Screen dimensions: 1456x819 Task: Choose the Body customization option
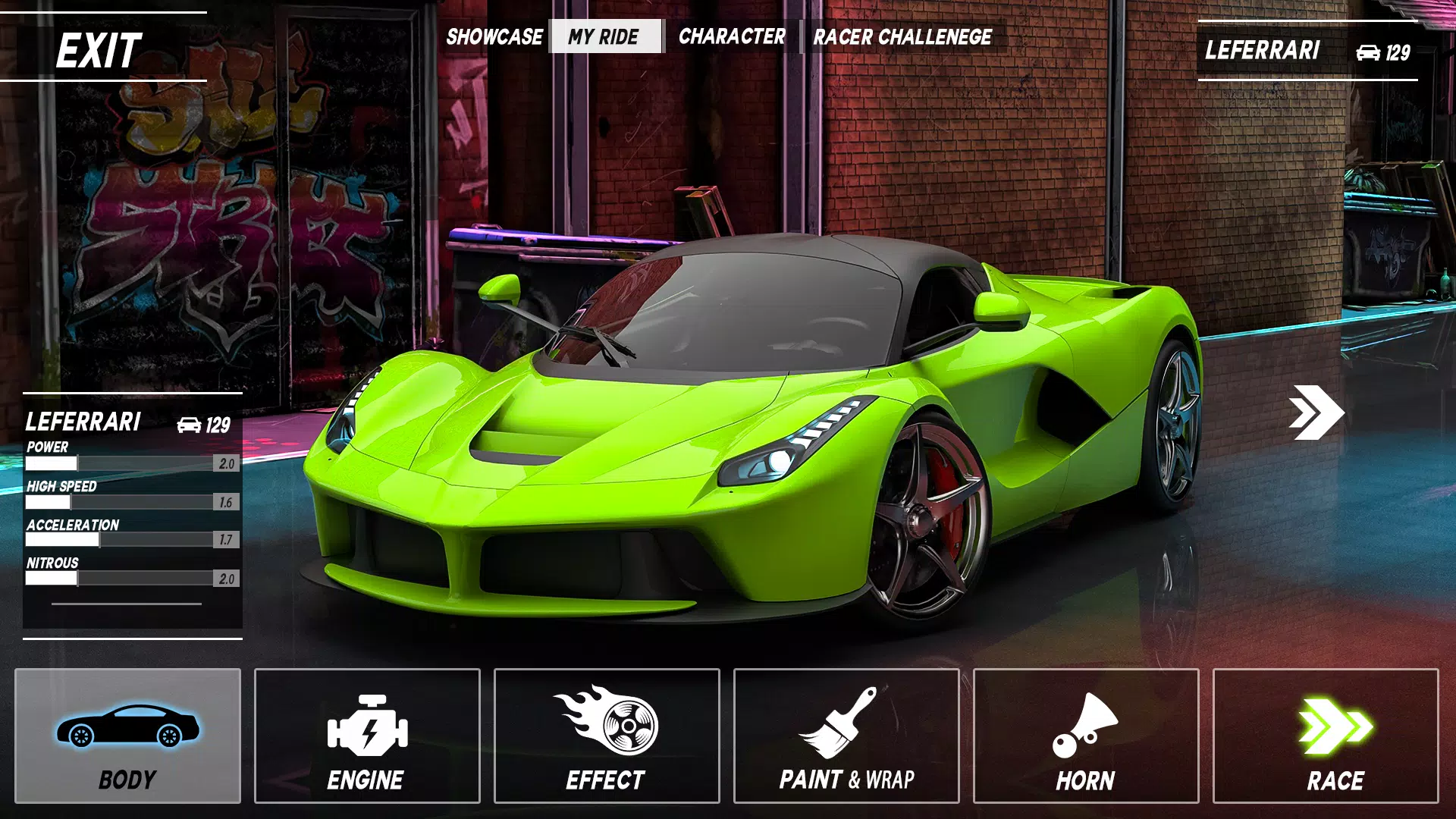click(x=127, y=736)
